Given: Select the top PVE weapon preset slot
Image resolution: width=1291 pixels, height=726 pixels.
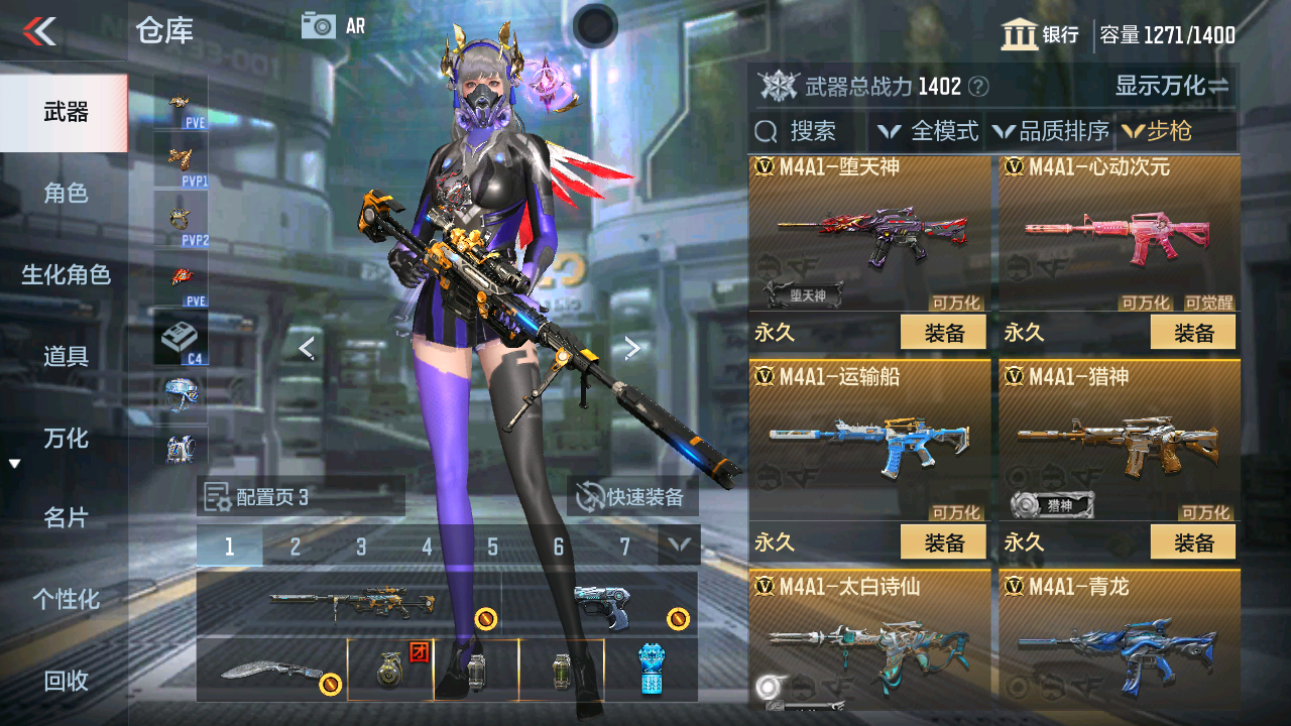Looking at the screenshot, I should [x=179, y=104].
